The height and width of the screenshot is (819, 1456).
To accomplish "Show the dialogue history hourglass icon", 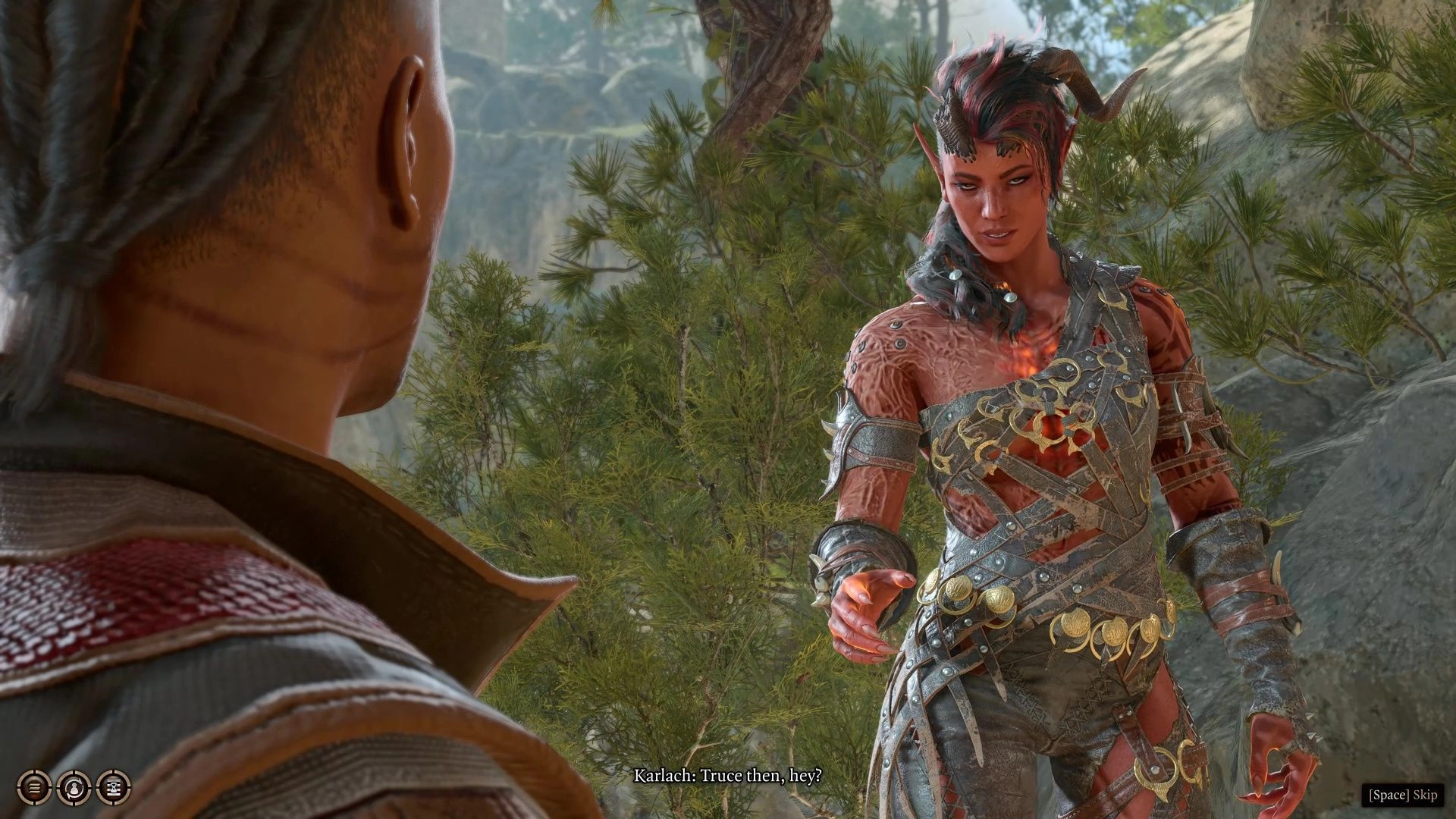I will 114,788.
